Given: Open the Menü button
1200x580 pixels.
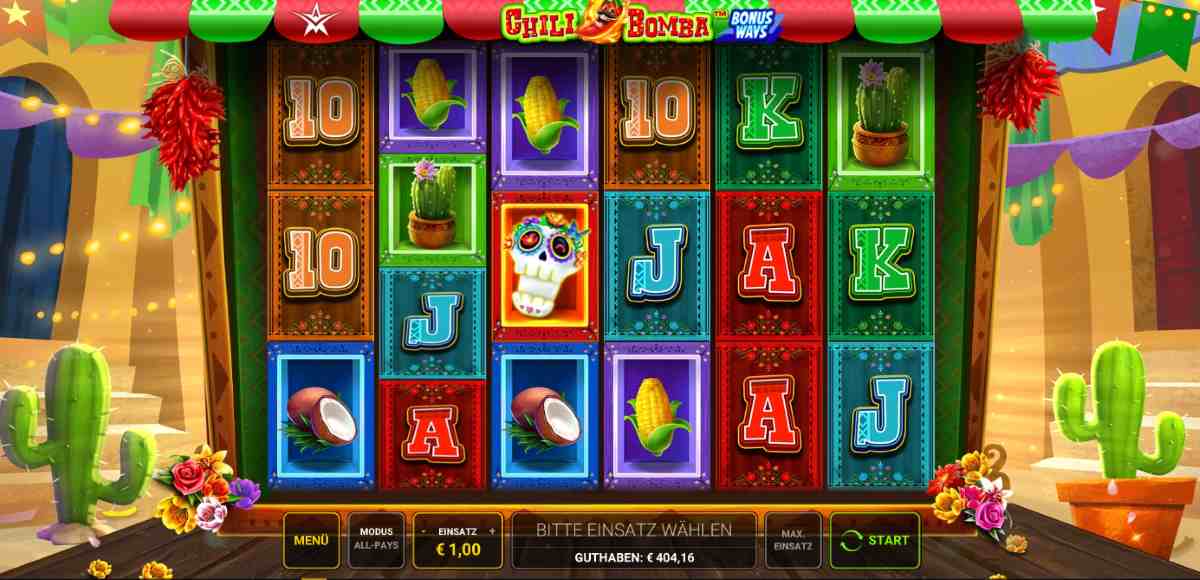Looking at the screenshot, I should click(x=311, y=540).
